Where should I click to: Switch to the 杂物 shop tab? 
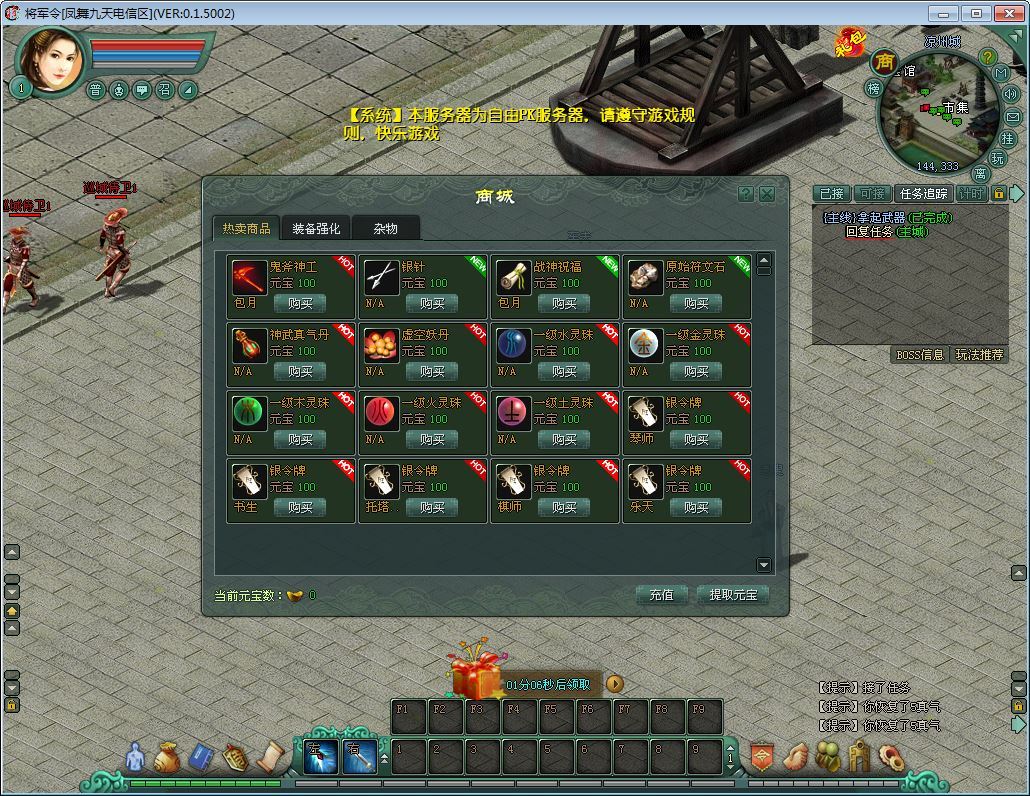pos(386,229)
